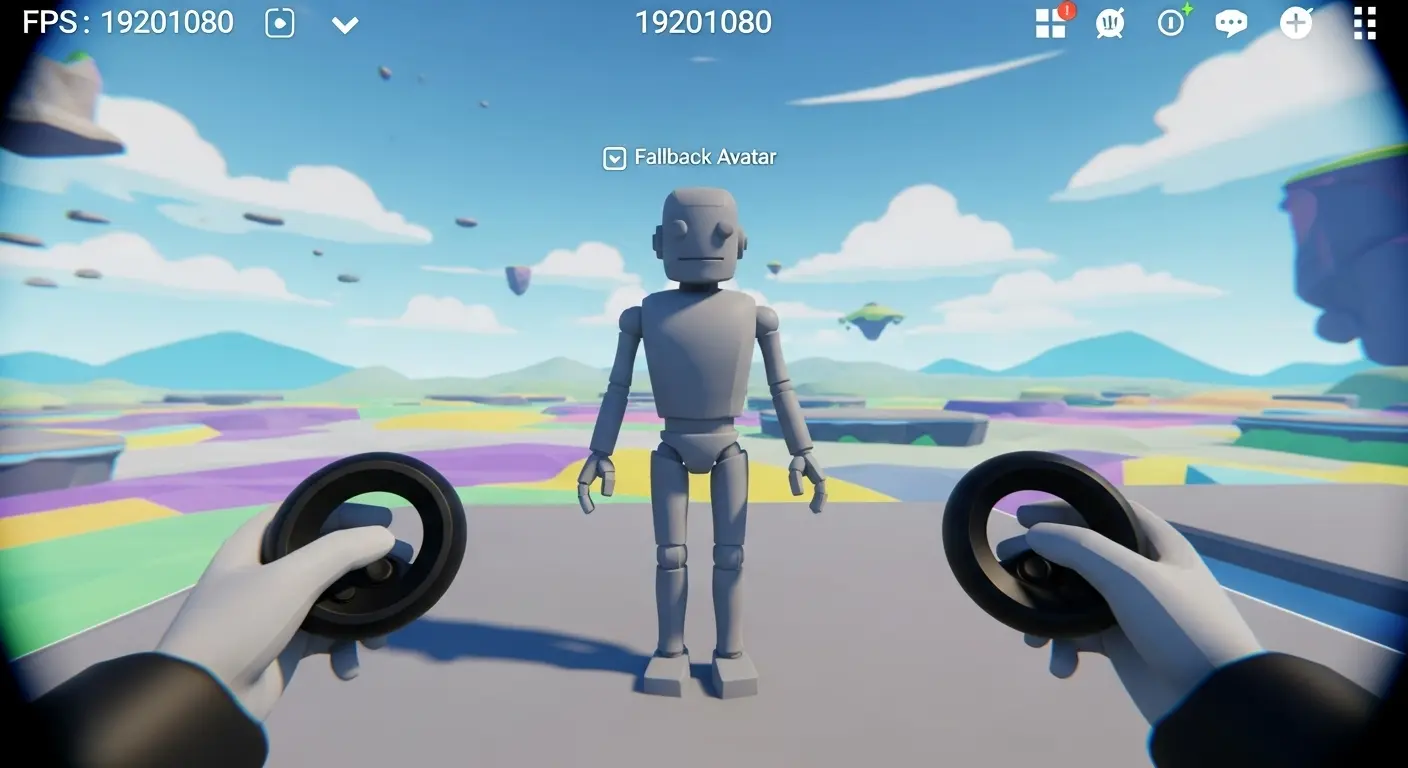The image size is (1408, 768).
Task: Click the circular plus icon in the top bar
Action: click(x=1294, y=23)
